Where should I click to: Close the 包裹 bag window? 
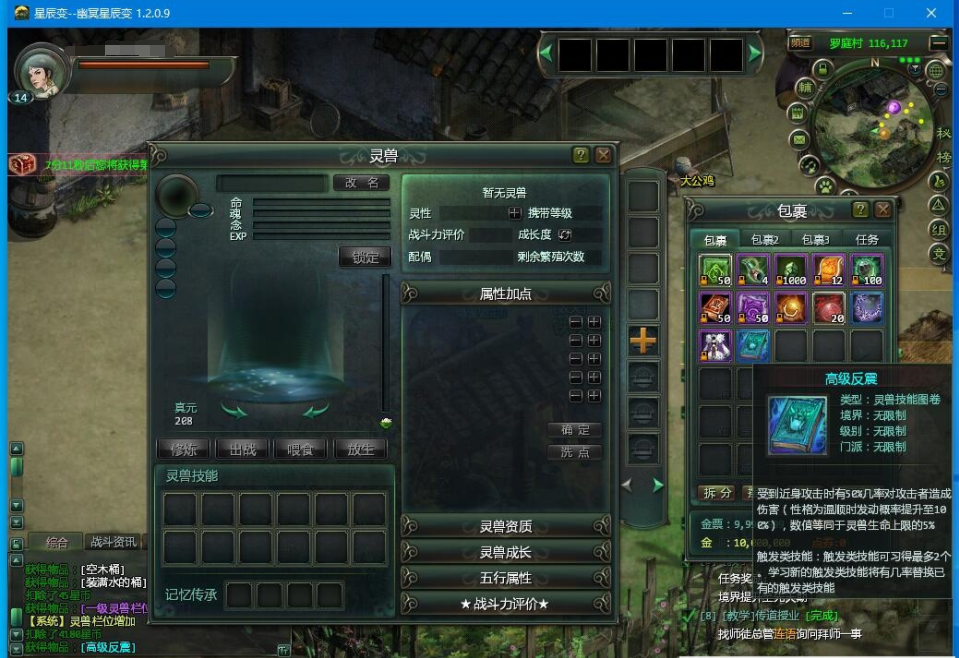(x=883, y=210)
